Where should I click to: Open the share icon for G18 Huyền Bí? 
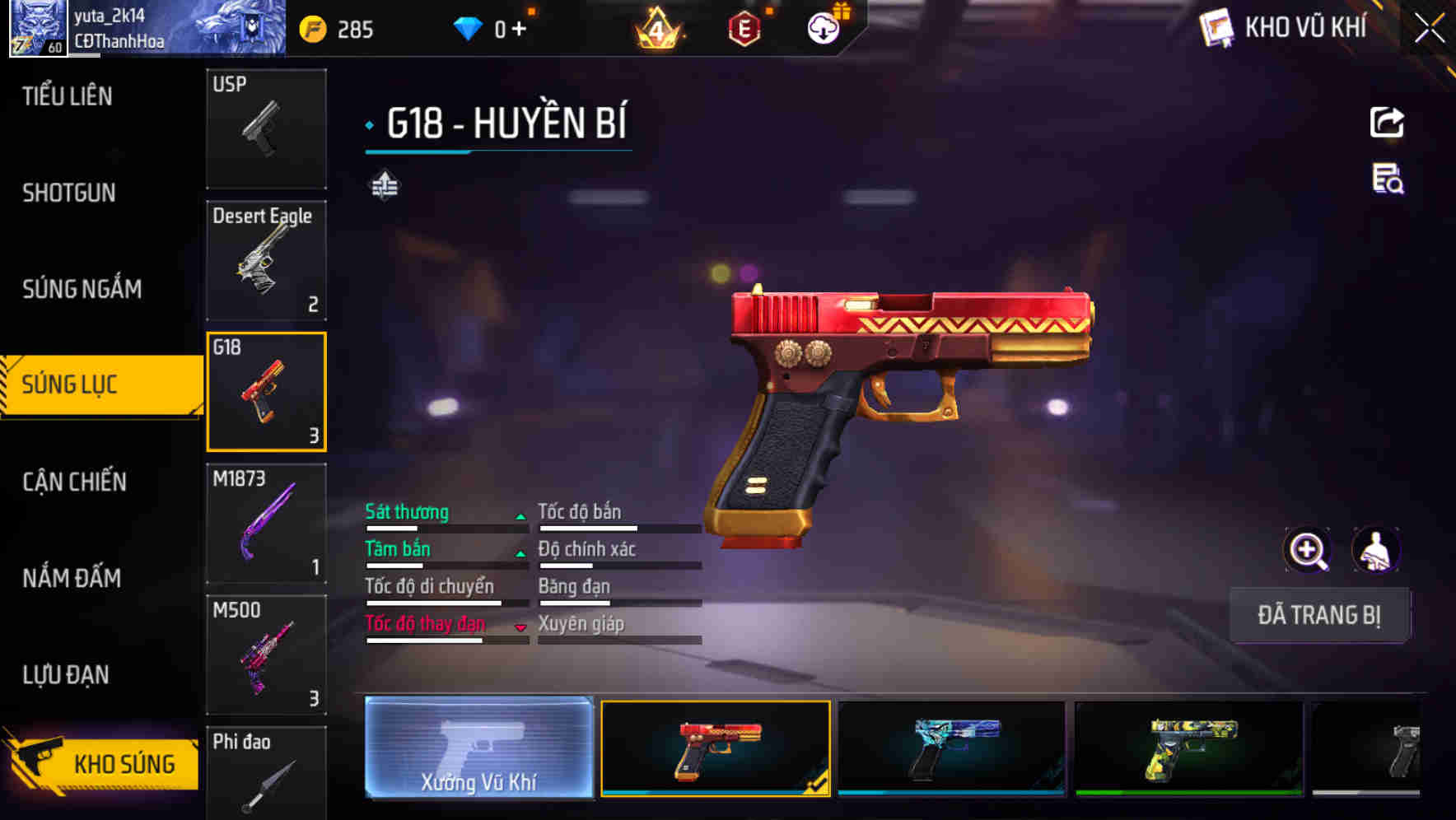tap(1386, 122)
